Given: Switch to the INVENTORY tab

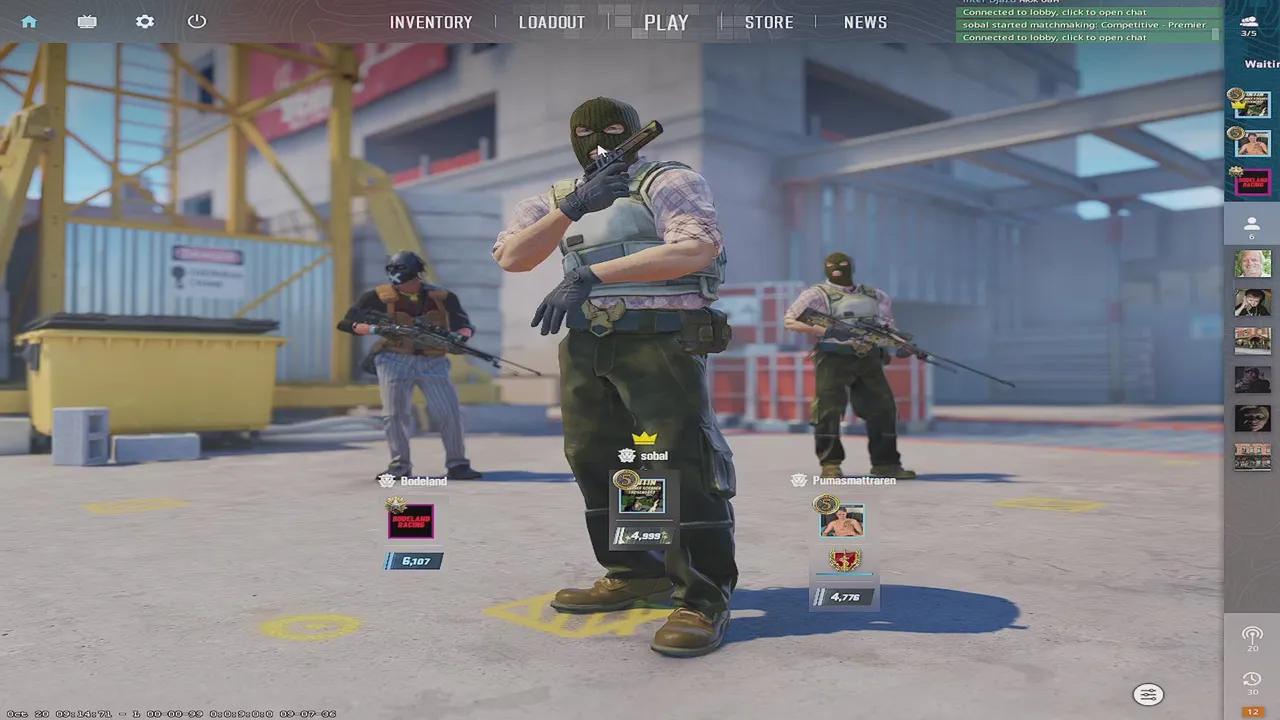Looking at the screenshot, I should click(x=431, y=22).
